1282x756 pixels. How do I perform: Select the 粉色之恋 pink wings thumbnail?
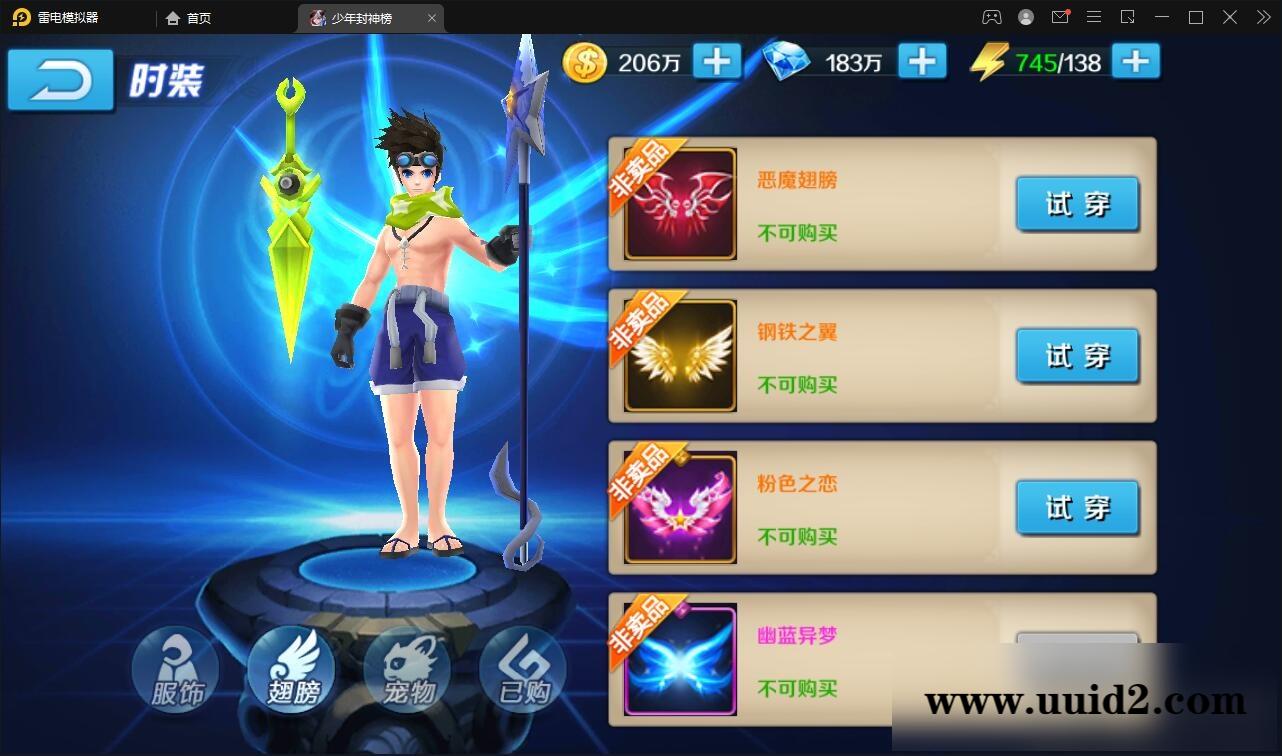click(680, 508)
